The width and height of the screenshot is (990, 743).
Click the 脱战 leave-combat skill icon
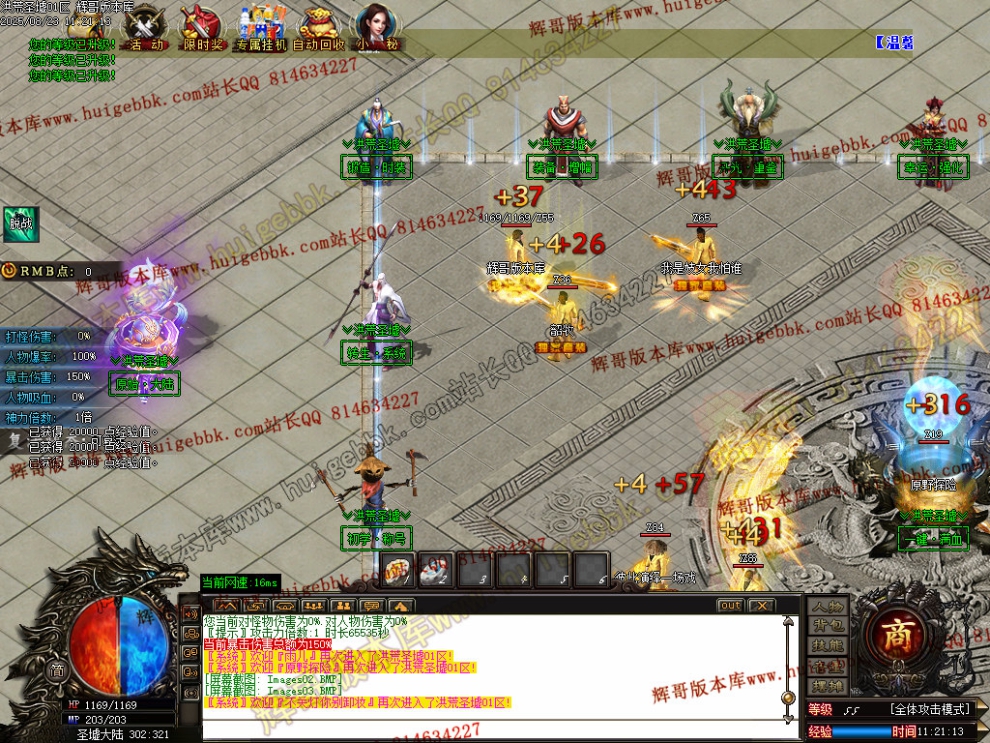pyautogui.click(x=20, y=223)
